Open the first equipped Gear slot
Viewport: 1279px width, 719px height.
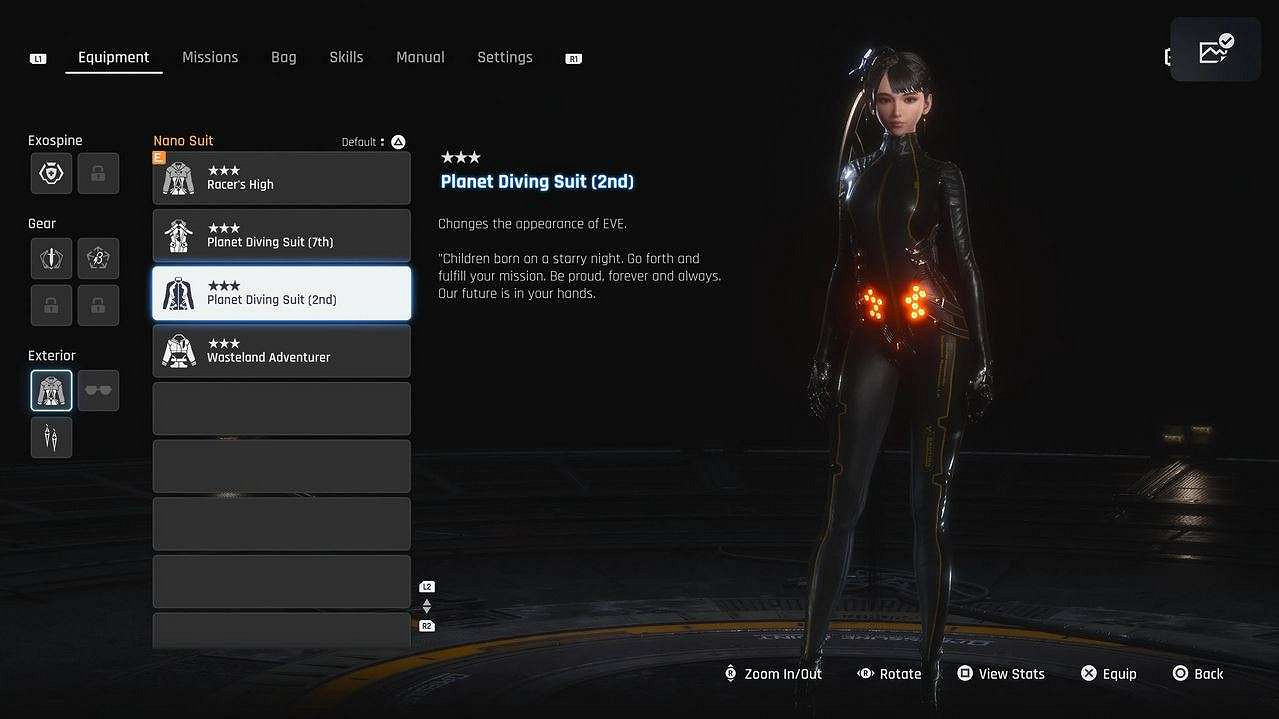click(x=51, y=258)
